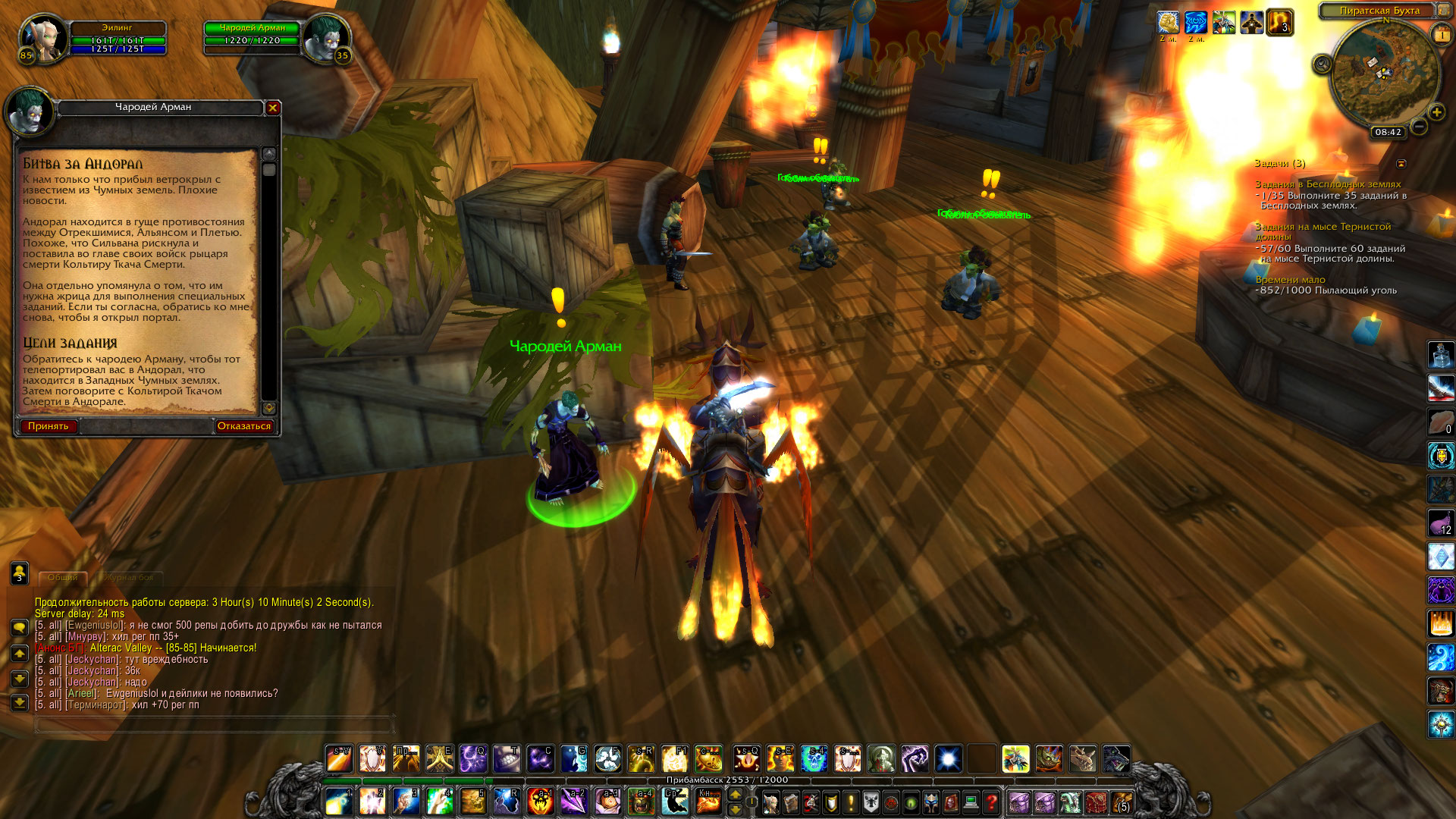Activate the ability in action slot 1
The width and height of the screenshot is (1456, 819).
coord(338,802)
